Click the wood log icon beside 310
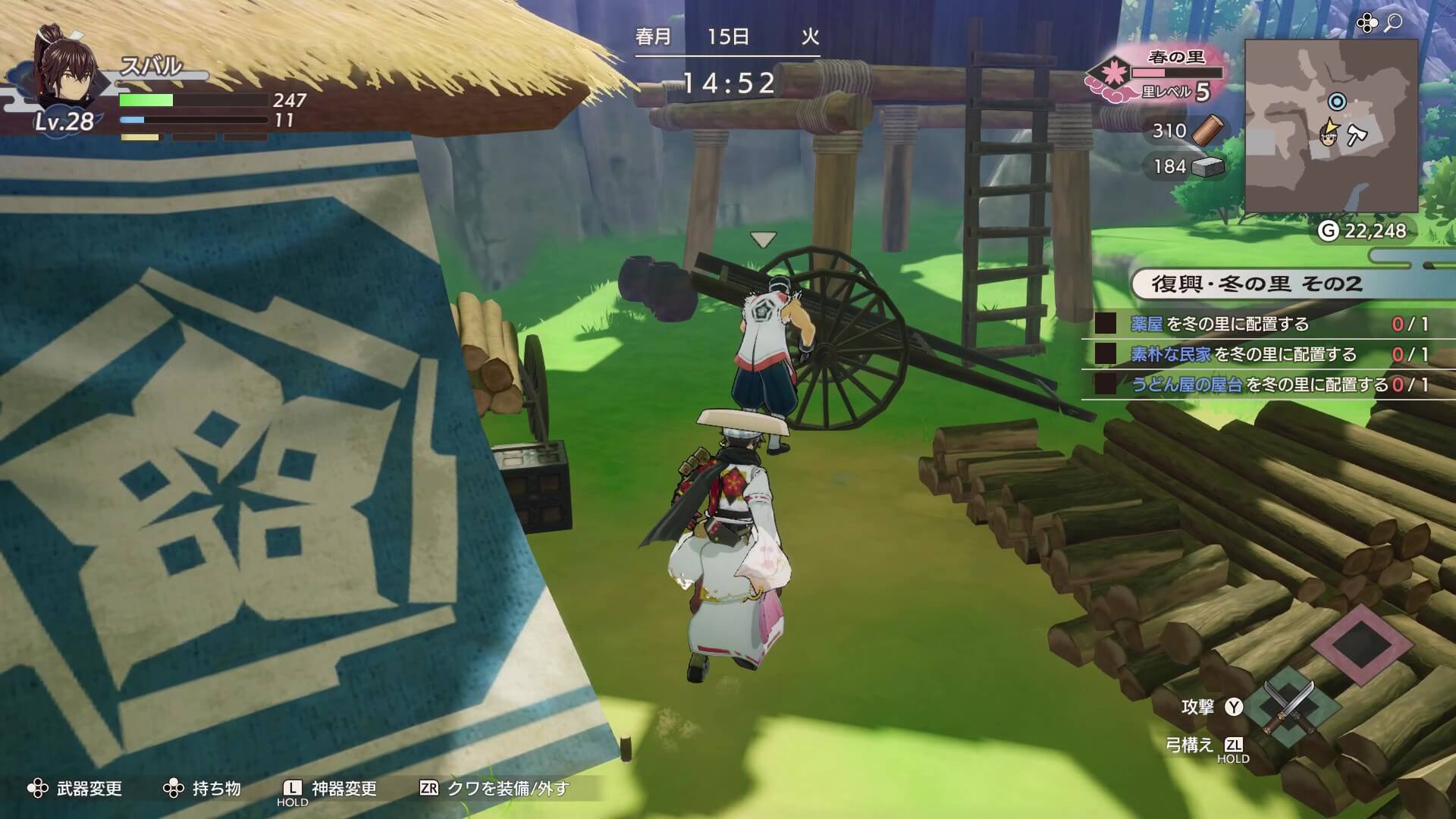Image resolution: width=1456 pixels, height=819 pixels. click(x=1208, y=131)
